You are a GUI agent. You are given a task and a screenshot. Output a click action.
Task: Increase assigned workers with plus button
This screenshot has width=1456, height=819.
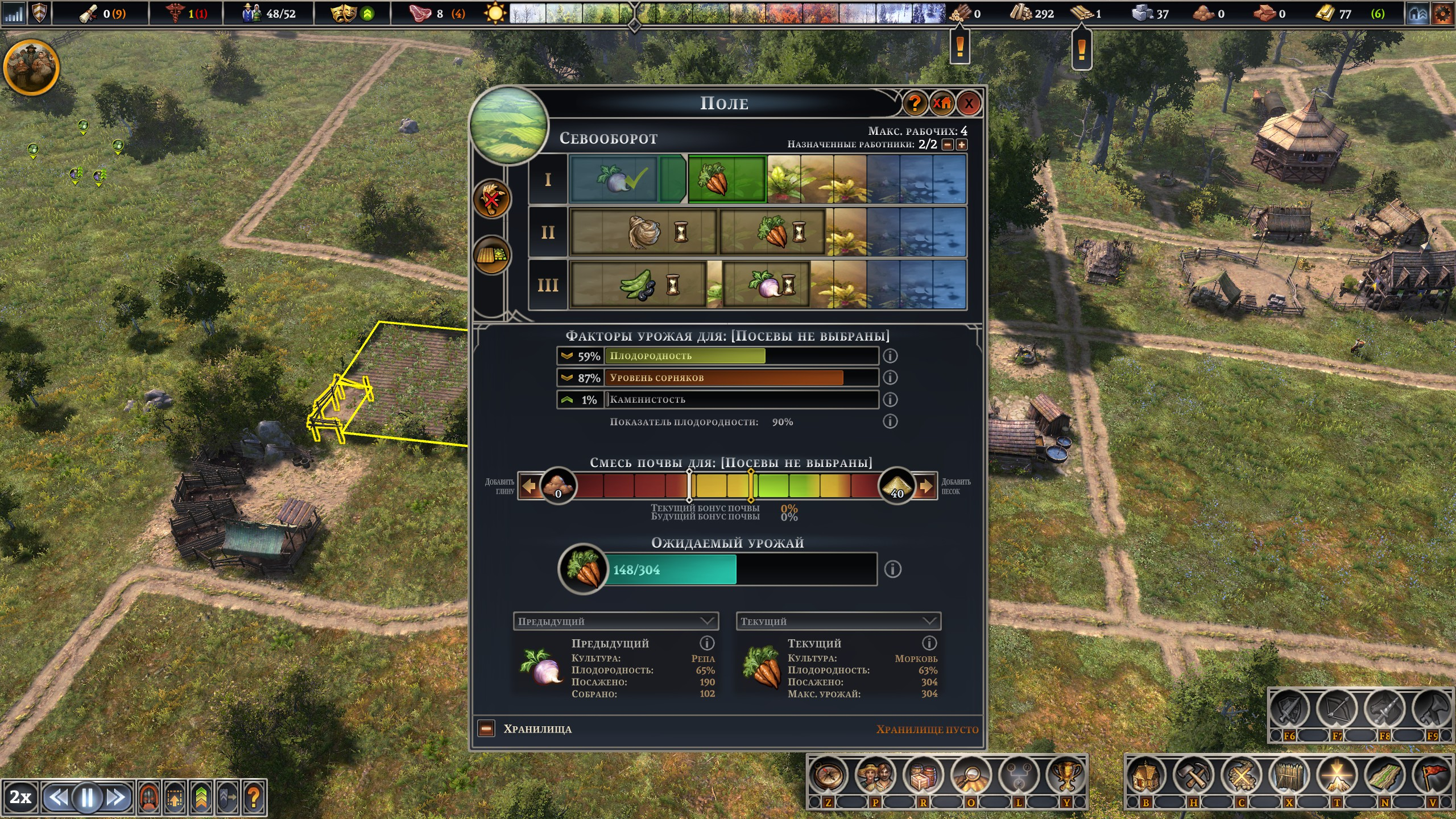pos(962,144)
